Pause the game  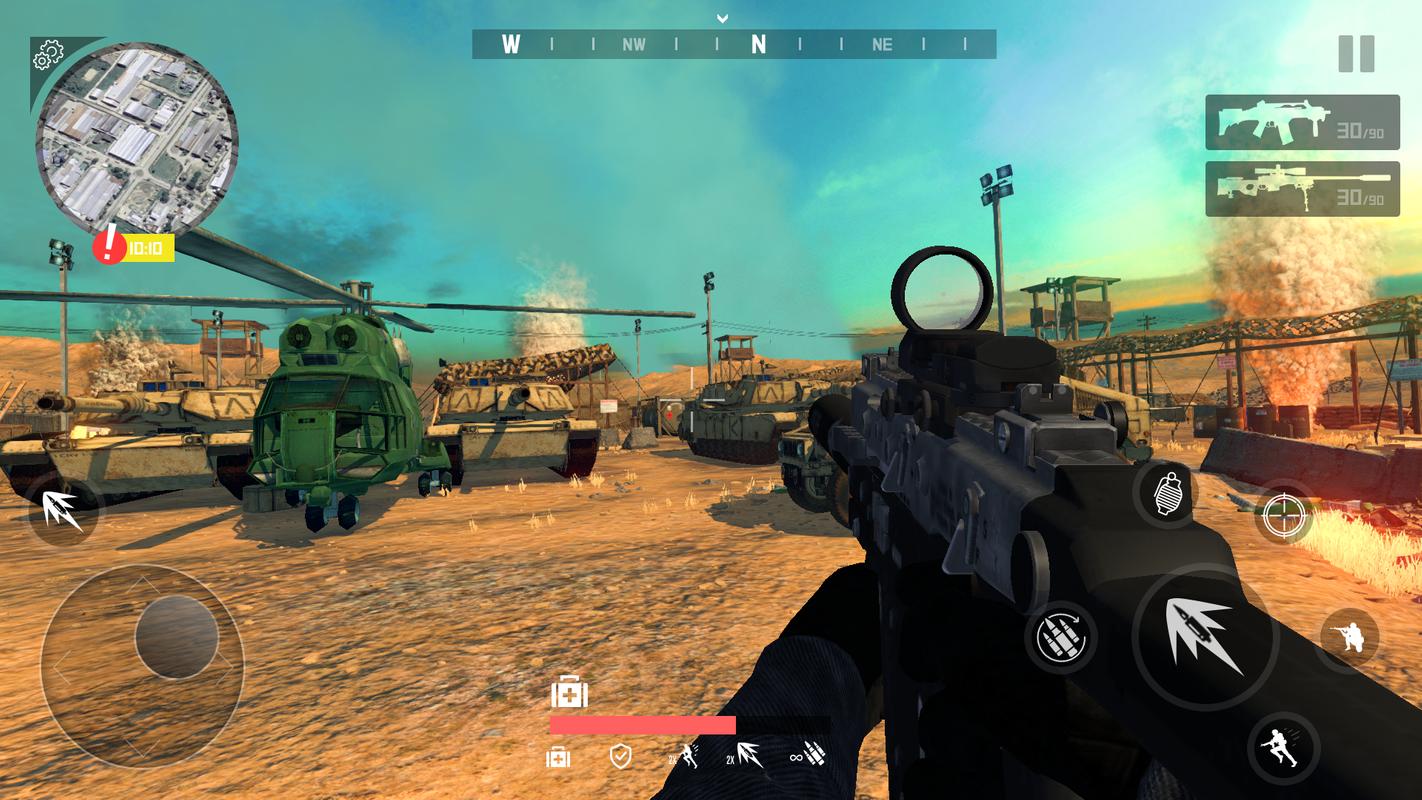point(1355,54)
